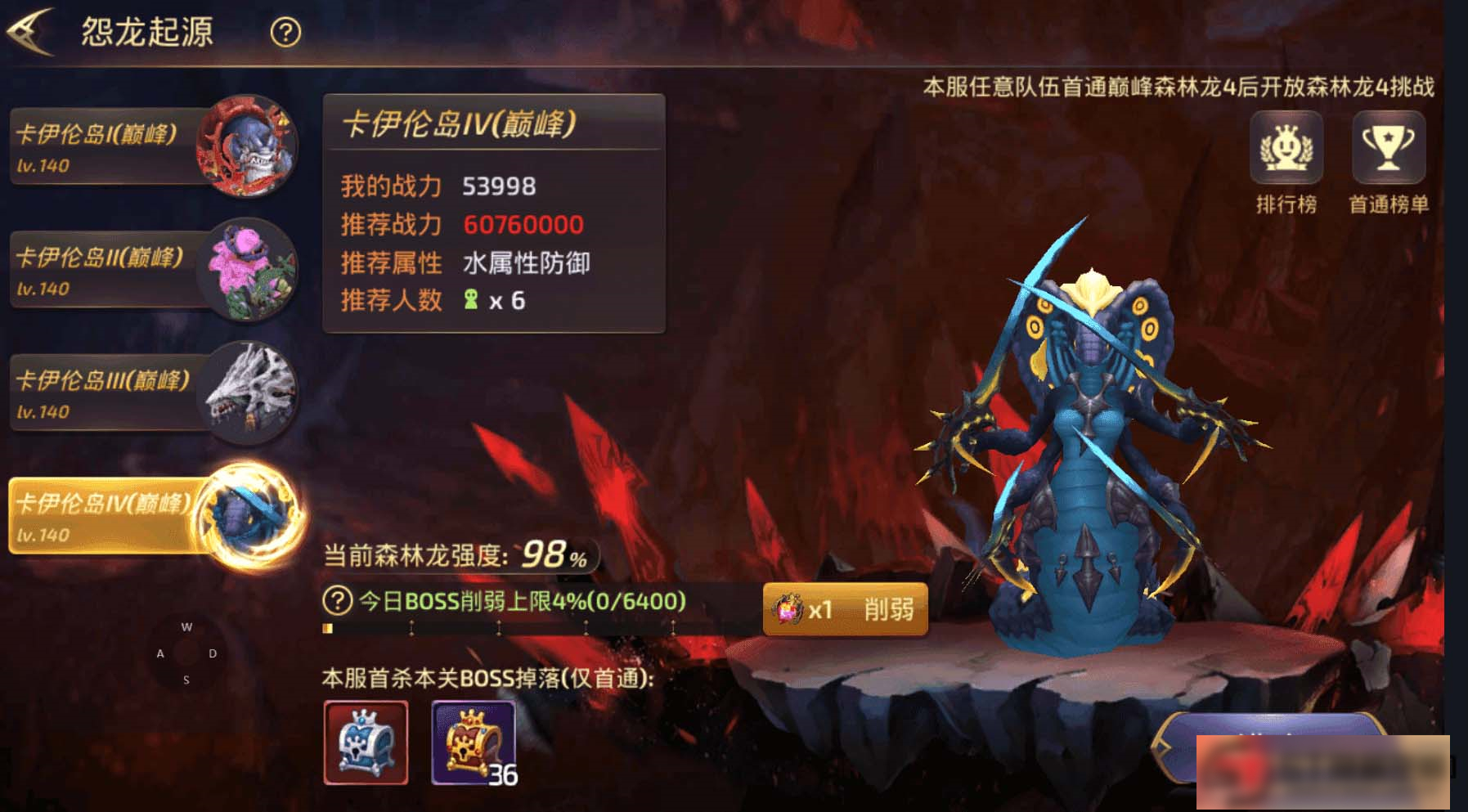Click the help question mark beside 怨龙起源 title
The image size is (1468, 812).
click(x=282, y=33)
